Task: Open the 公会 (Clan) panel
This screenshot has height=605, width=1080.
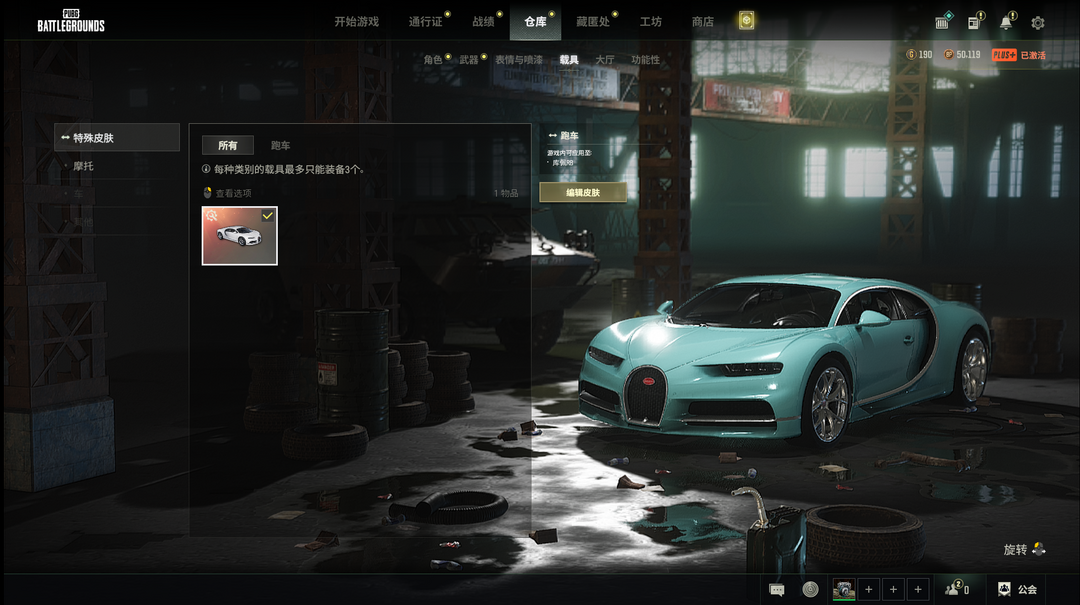Action: pyautogui.click(x=1017, y=589)
